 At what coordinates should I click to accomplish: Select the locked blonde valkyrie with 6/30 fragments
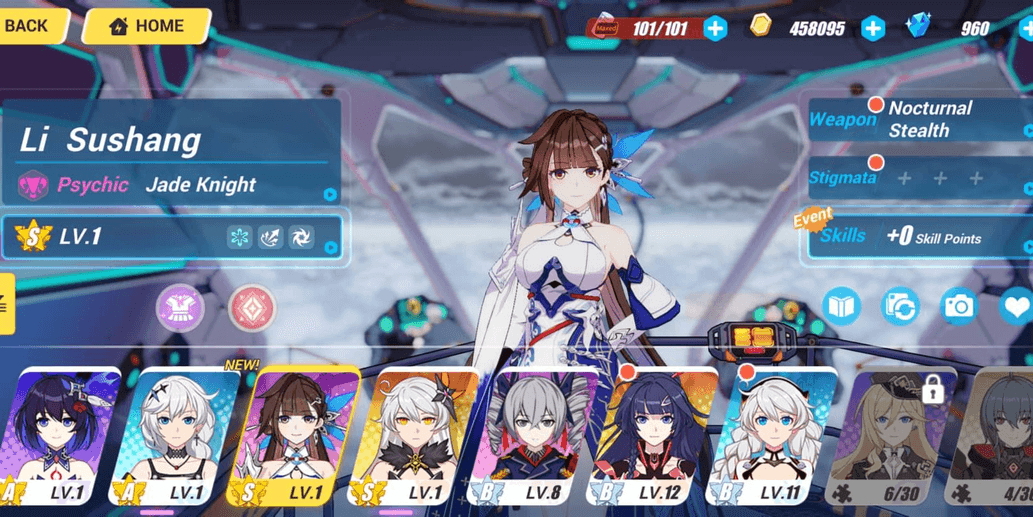click(886, 435)
